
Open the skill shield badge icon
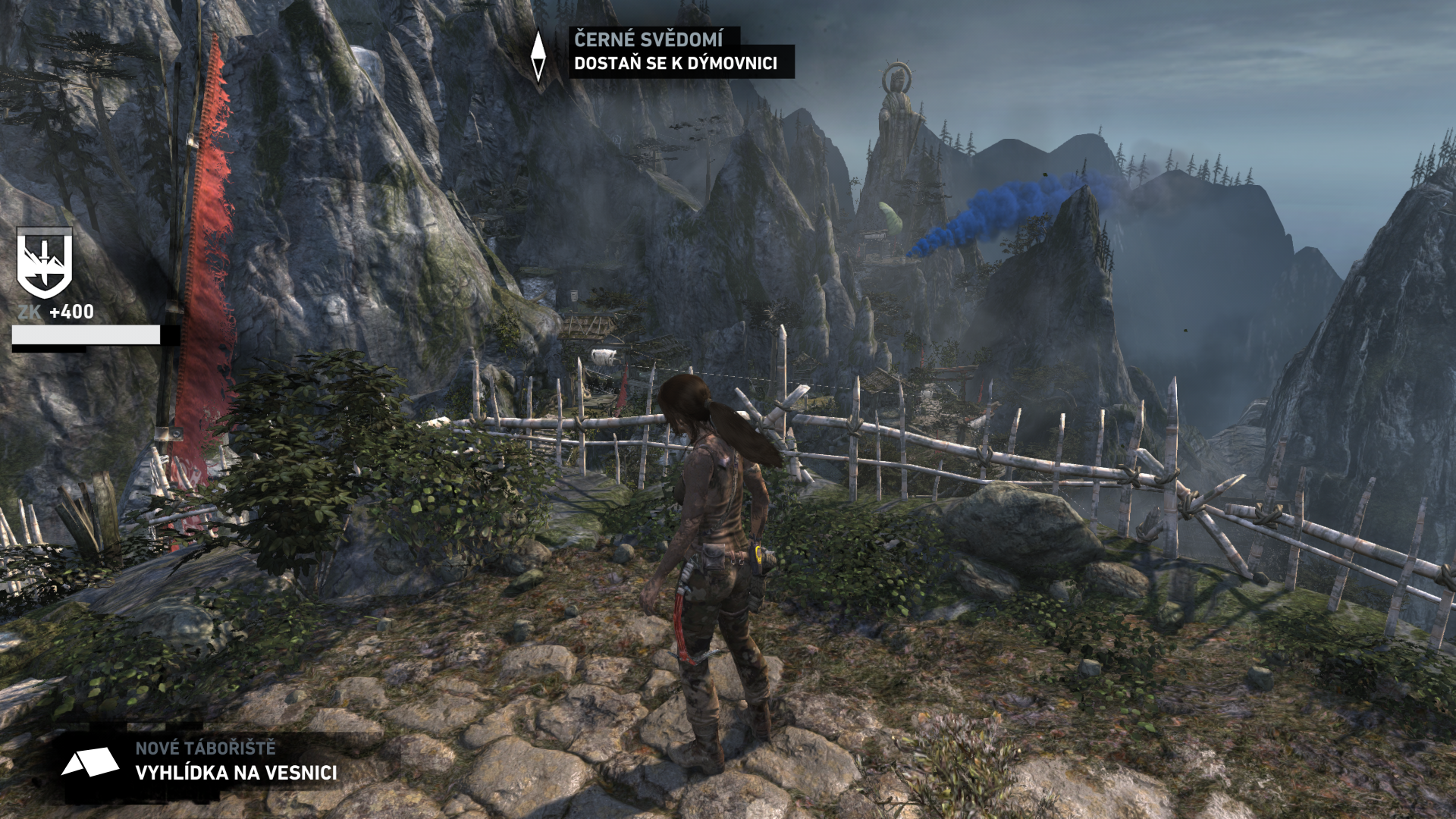[45, 262]
